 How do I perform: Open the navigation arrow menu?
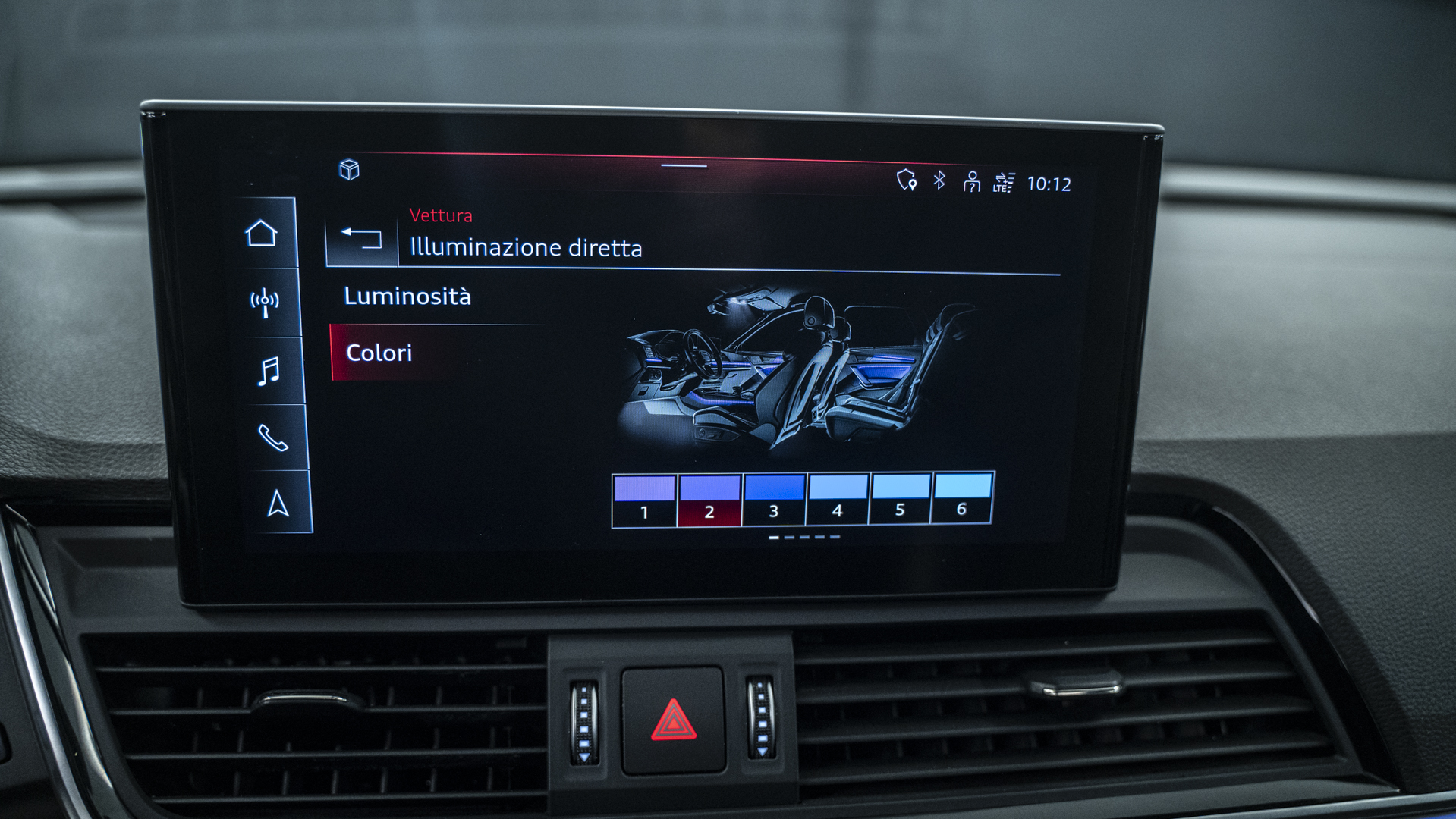[278, 504]
